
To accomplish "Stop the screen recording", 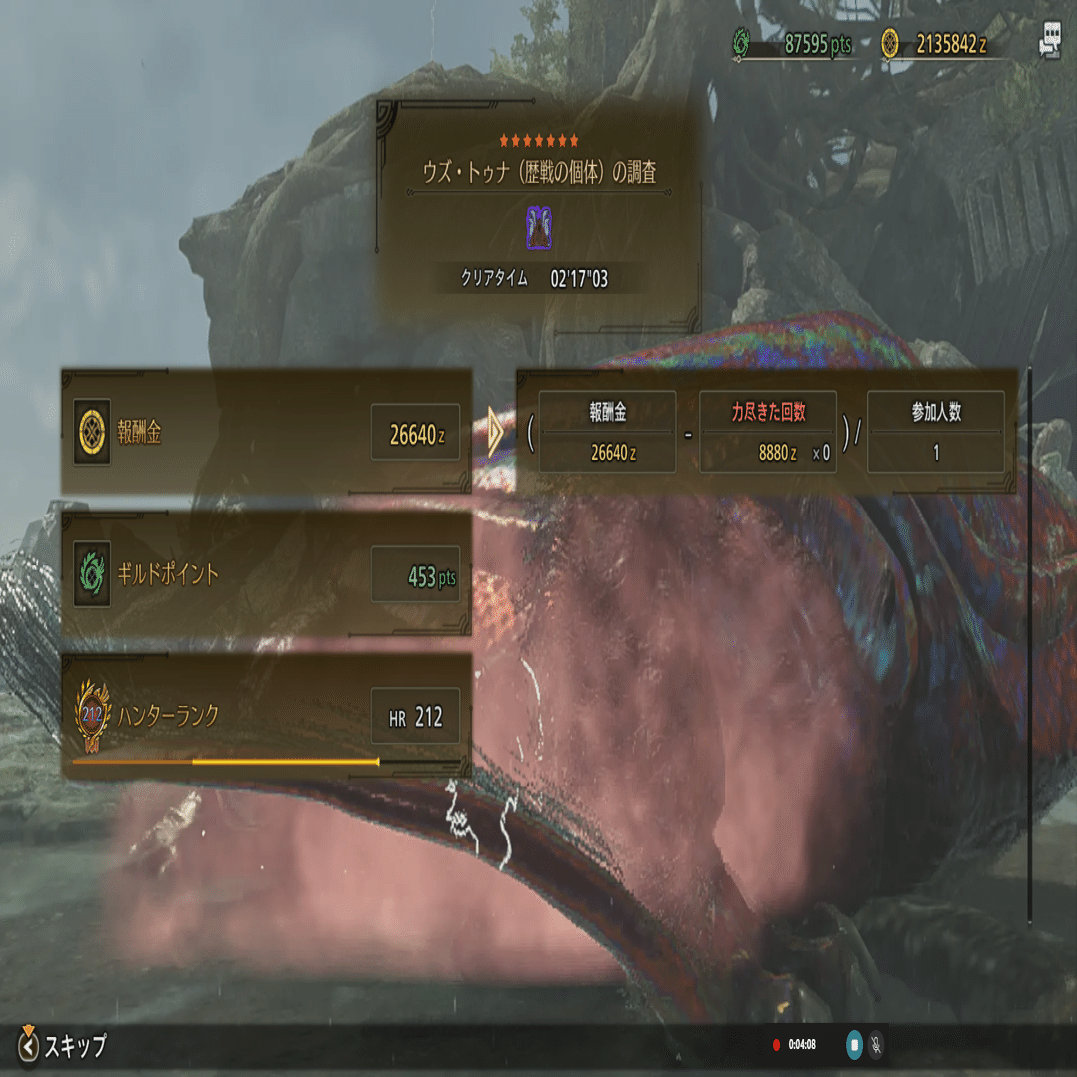I will pos(855,1045).
